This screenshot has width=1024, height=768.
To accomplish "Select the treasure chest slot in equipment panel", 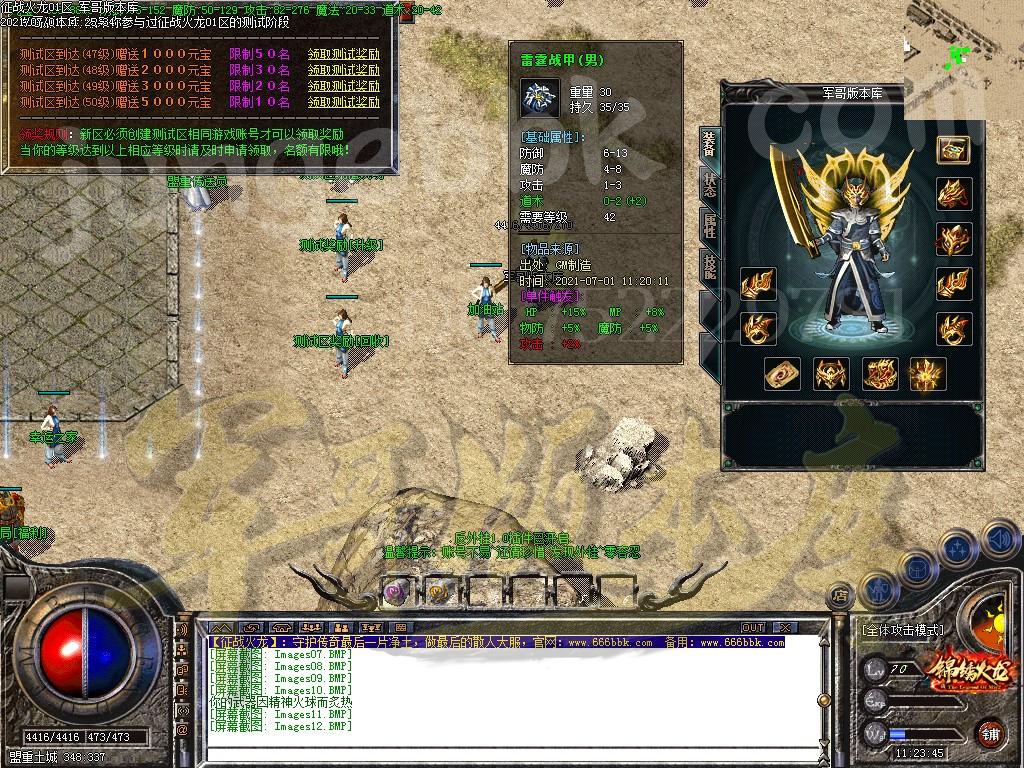I will pyautogui.click(x=952, y=149).
